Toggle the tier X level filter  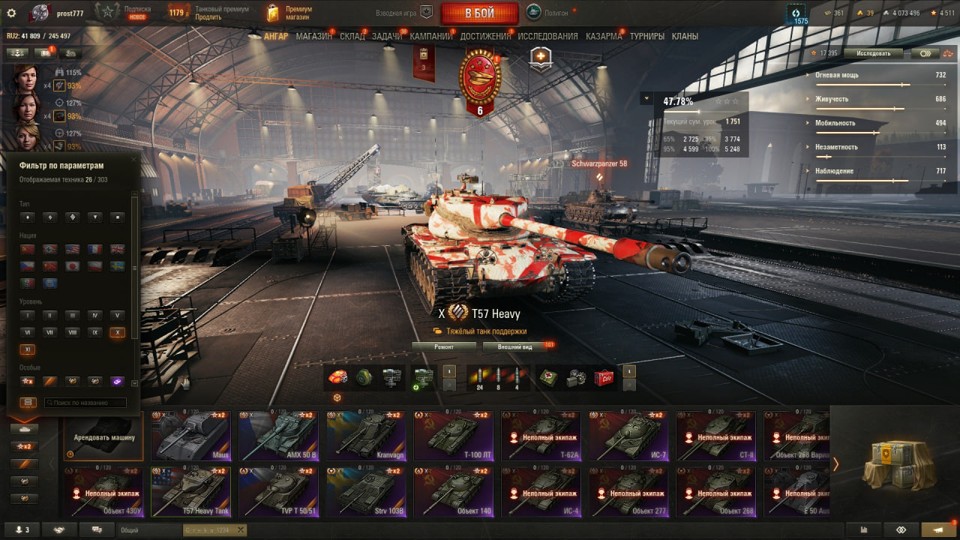[x=118, y=331]
